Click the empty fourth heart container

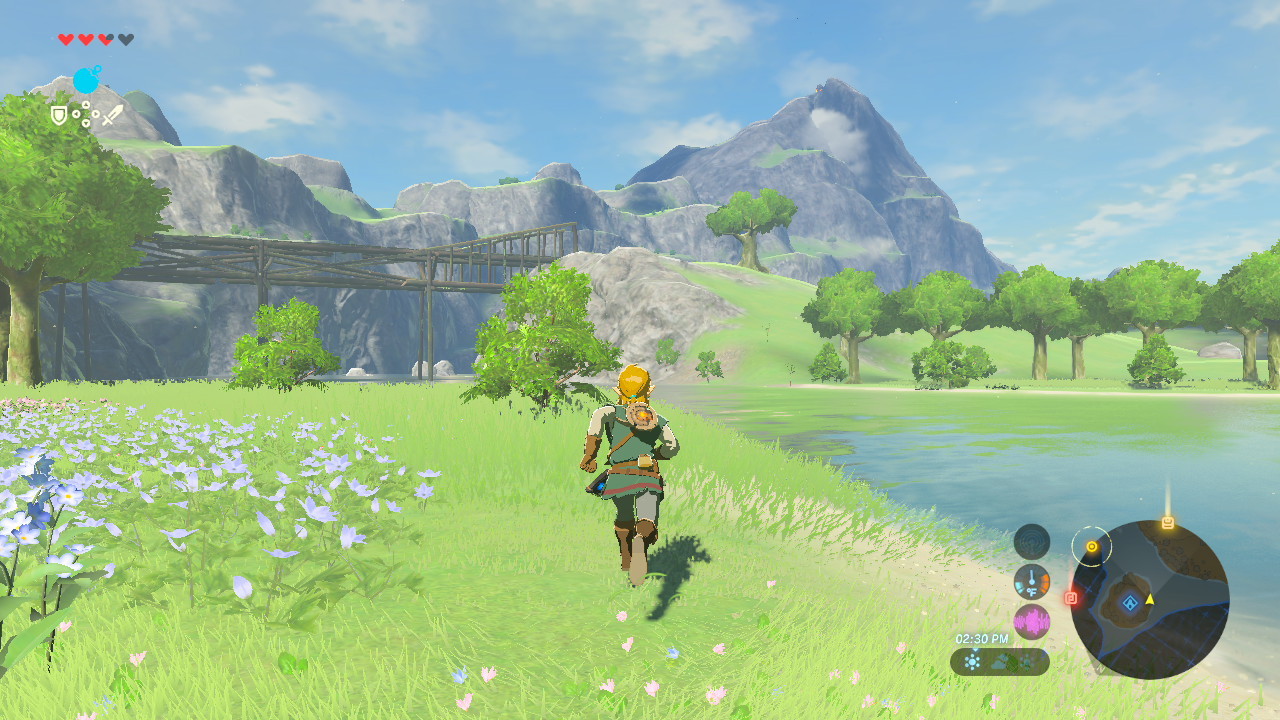pyautogui.click(x=126, y=39)
